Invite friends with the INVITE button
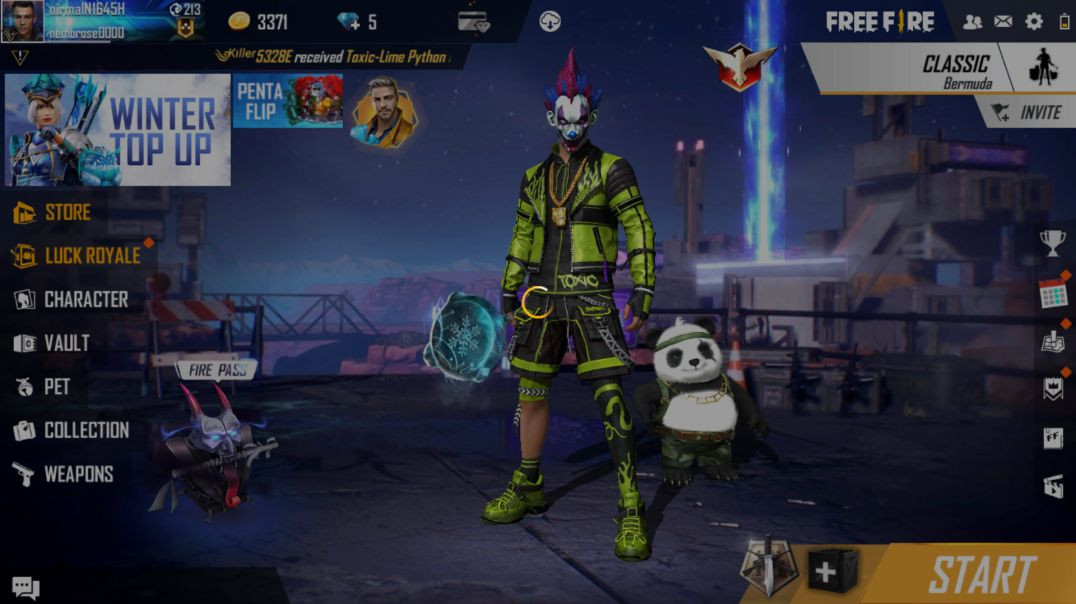 coord(1028,113)
